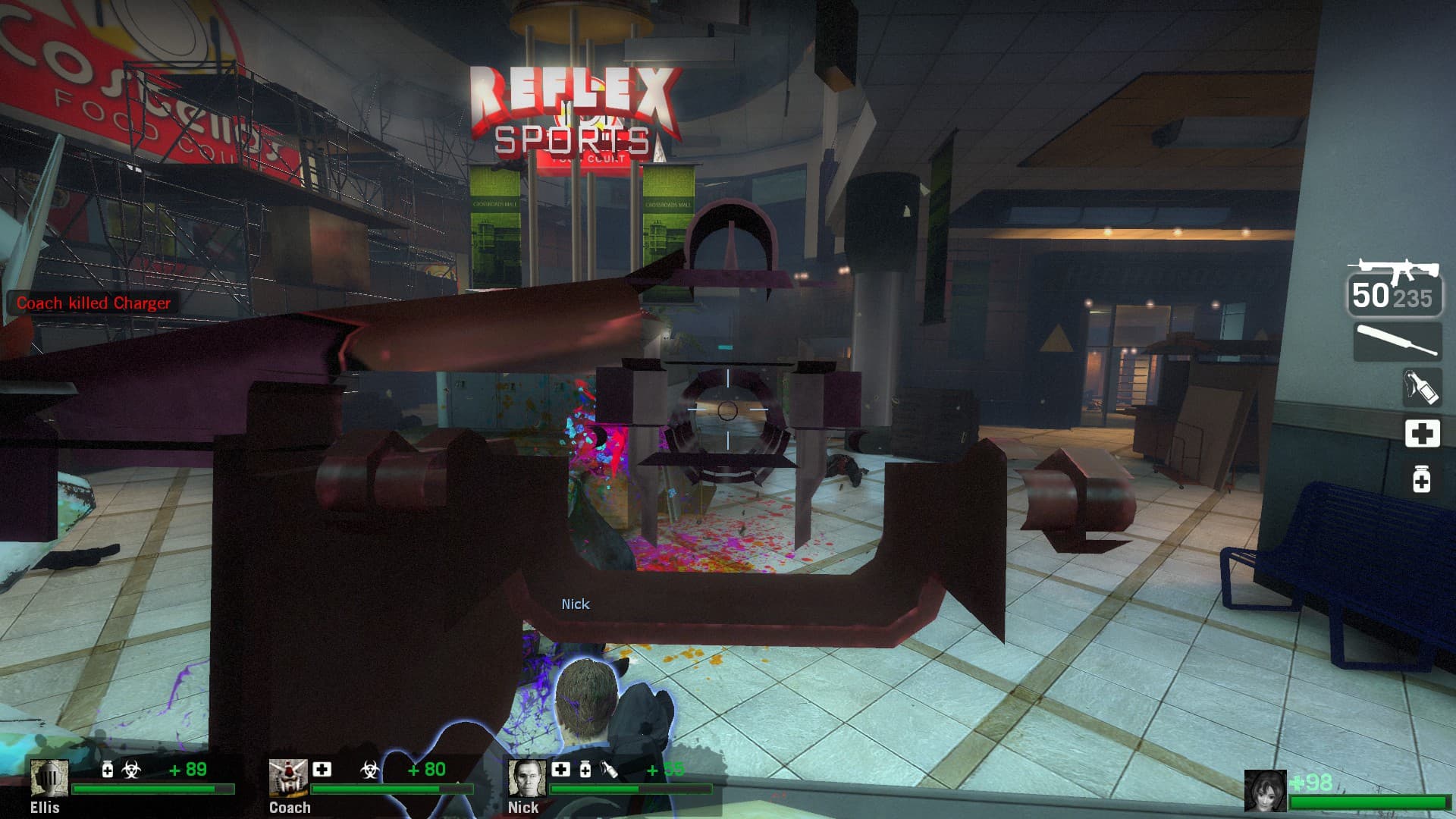Click your own survivor portrait
The width and height of the screenshot is (1456, 819).
(x=1265, y=791)
